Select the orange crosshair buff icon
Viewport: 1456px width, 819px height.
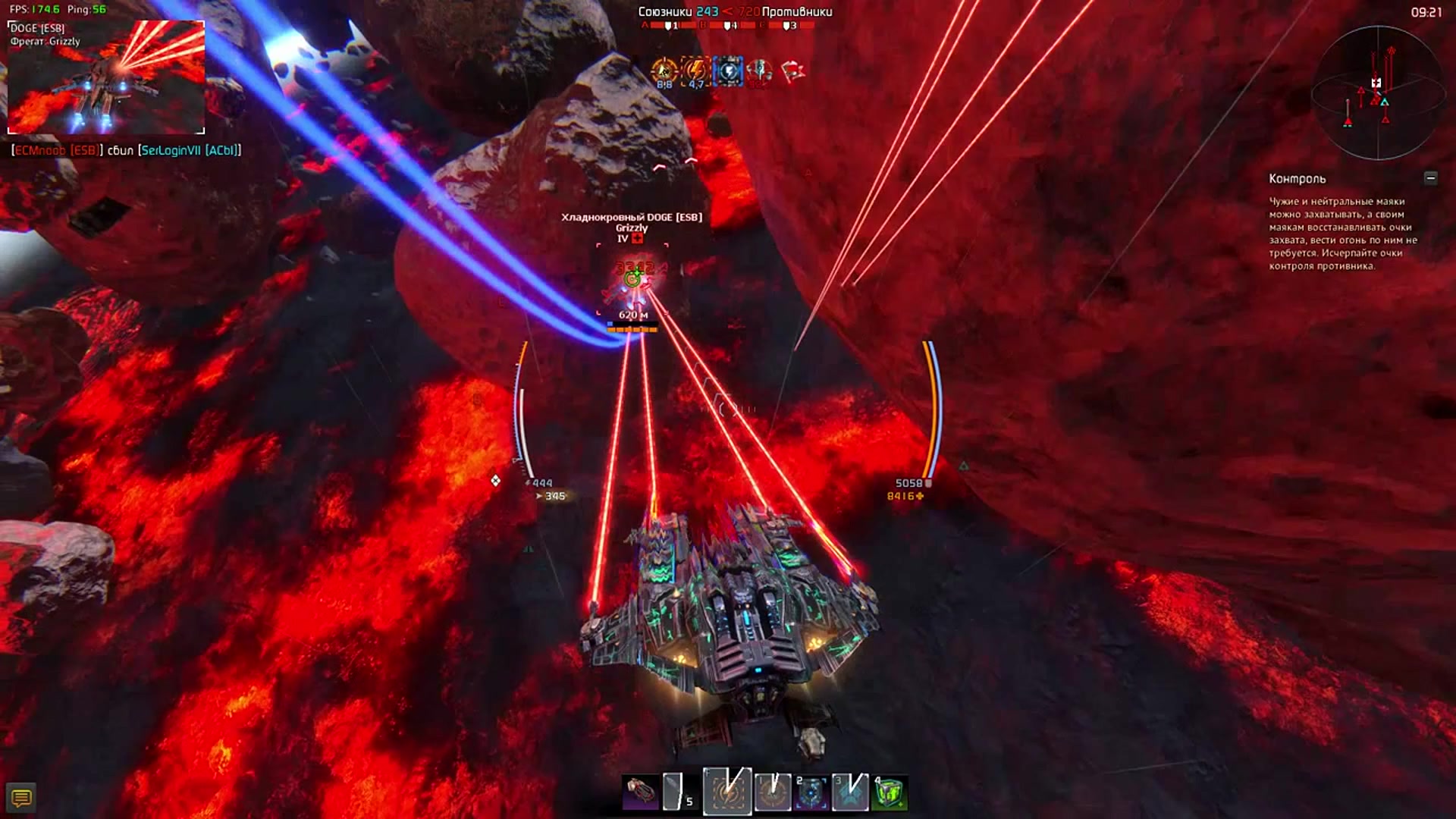tap(664, 71)
